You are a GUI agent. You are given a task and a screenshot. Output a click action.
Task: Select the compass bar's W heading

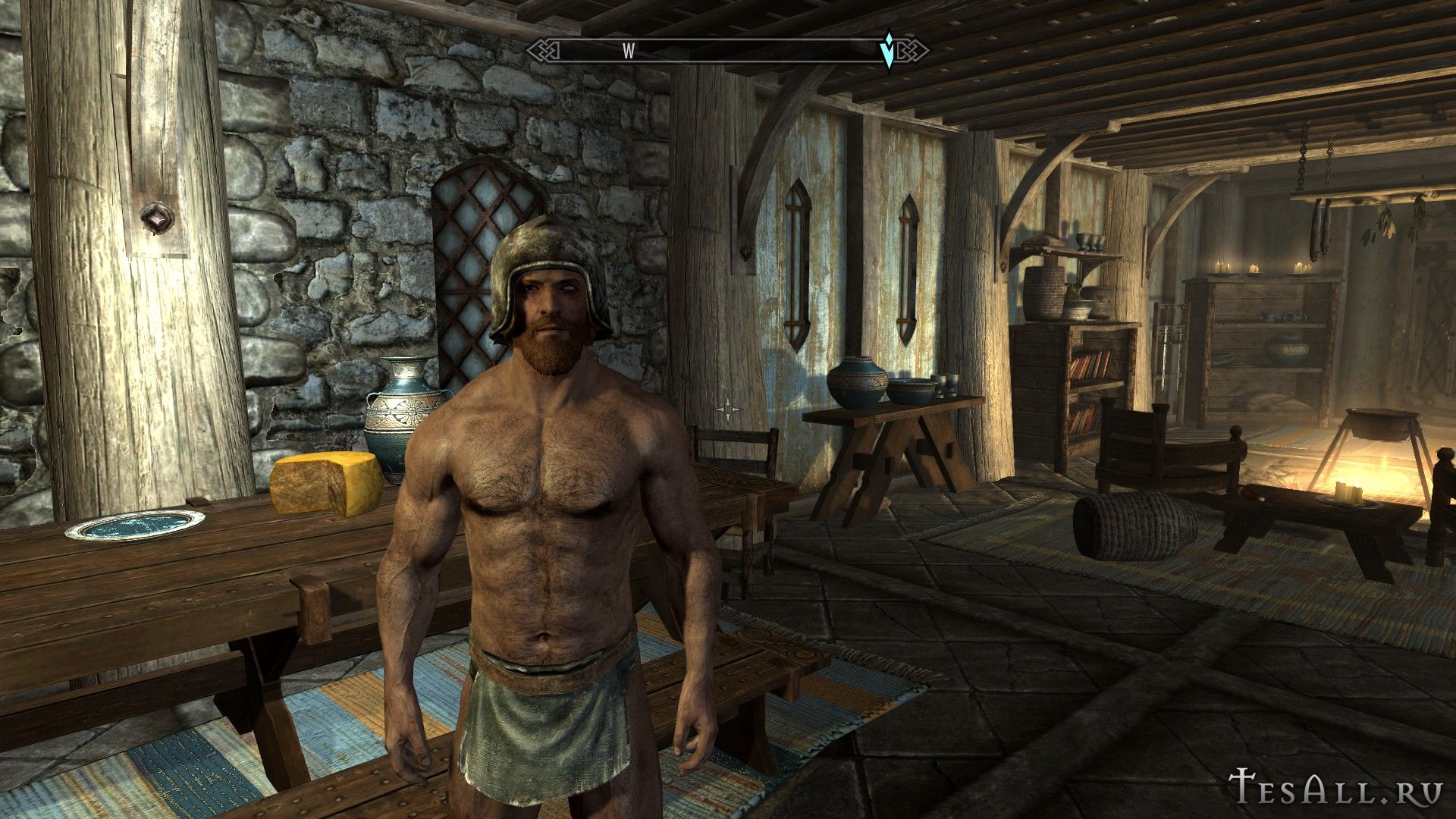click(x=629, y=51)
